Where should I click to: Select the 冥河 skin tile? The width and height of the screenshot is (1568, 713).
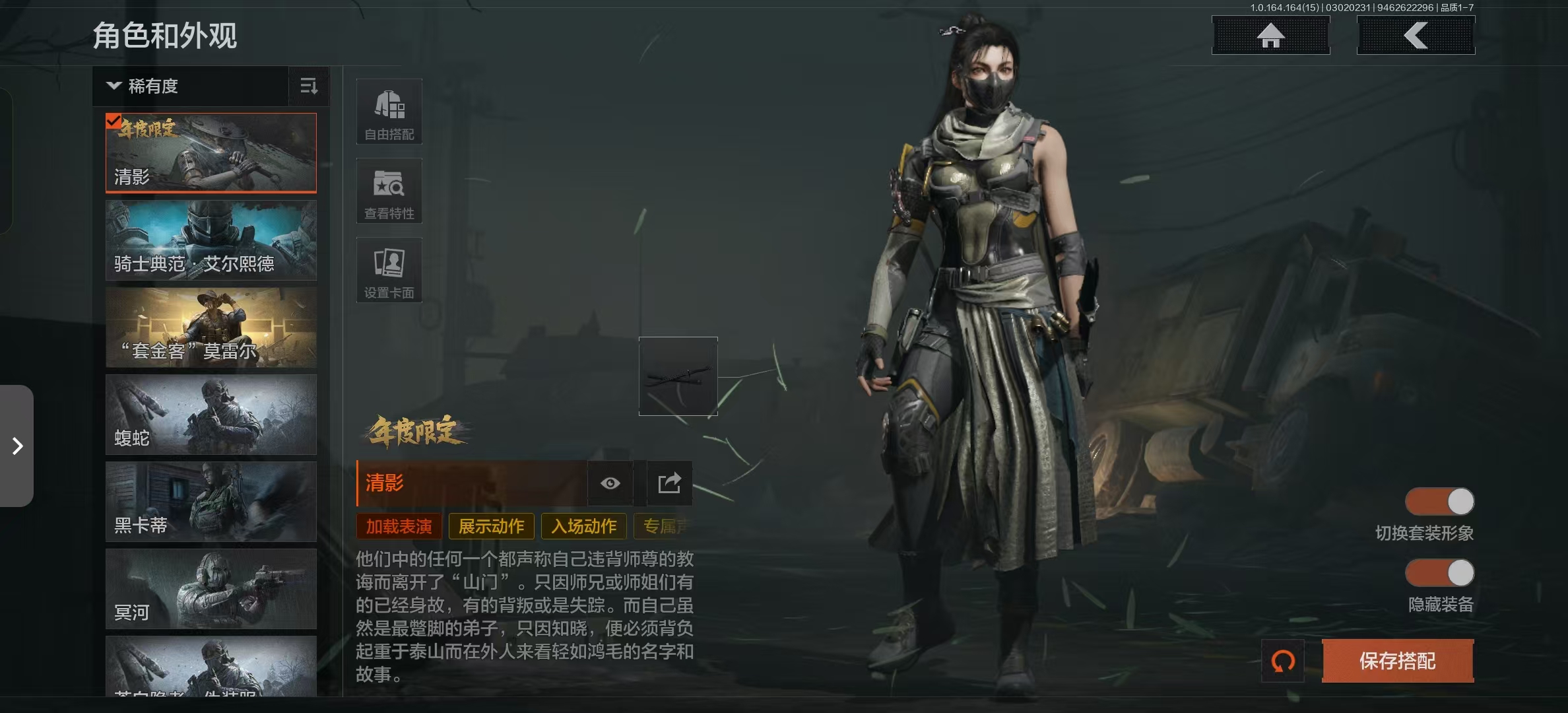point(211,589)
